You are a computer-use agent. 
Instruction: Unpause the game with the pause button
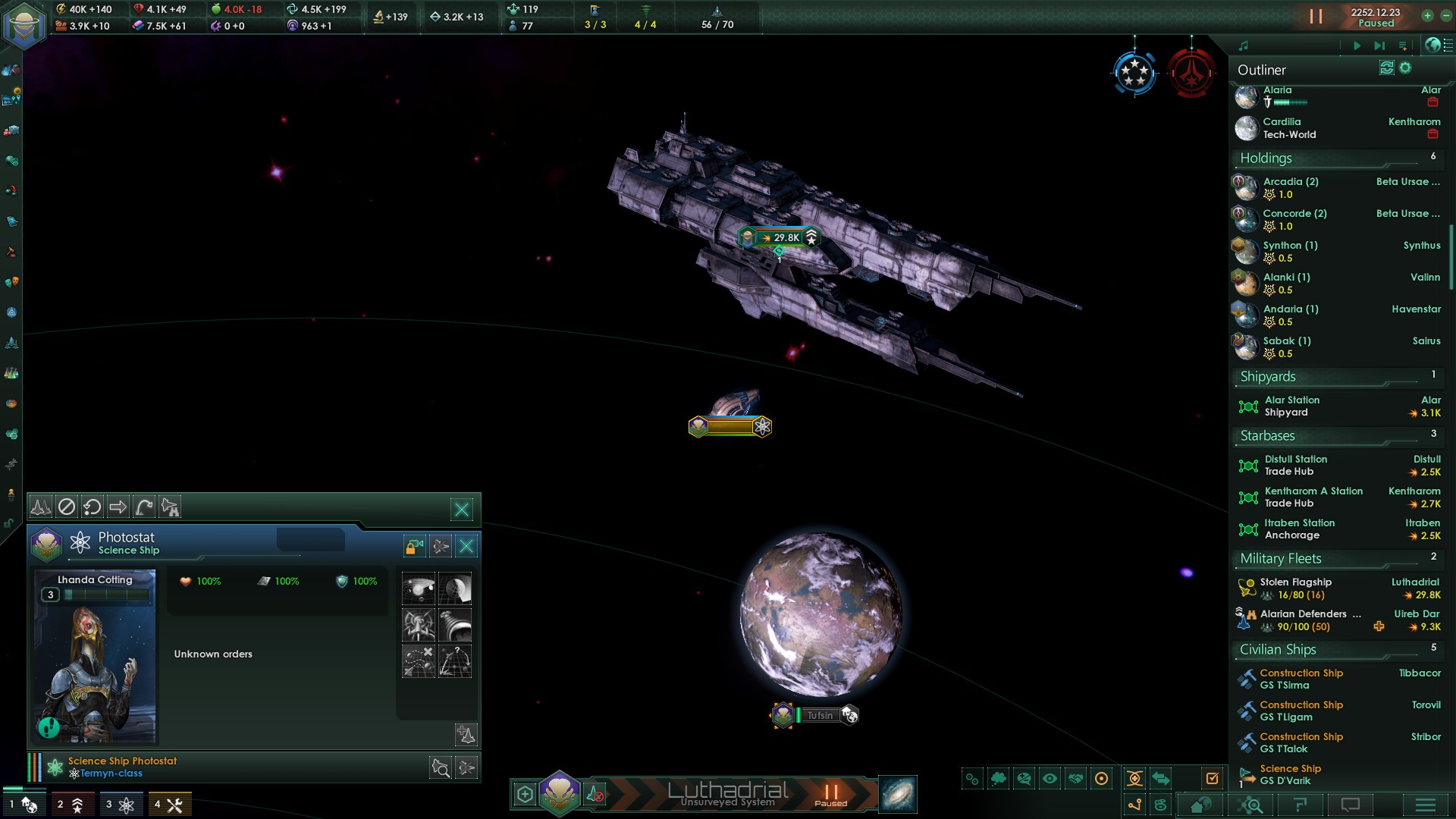(x=1316, y=17)
